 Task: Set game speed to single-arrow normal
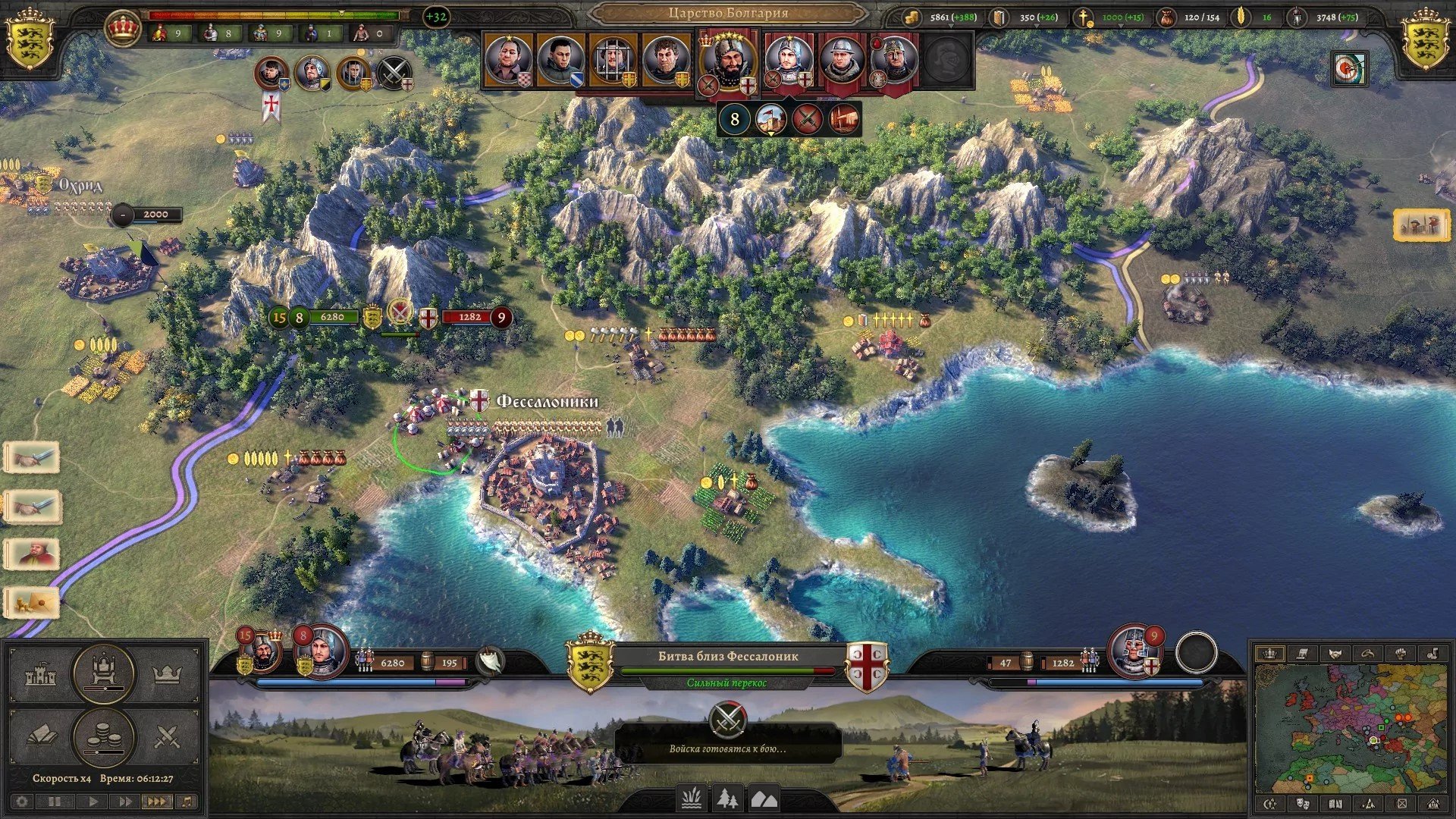(x=93, y=801)
